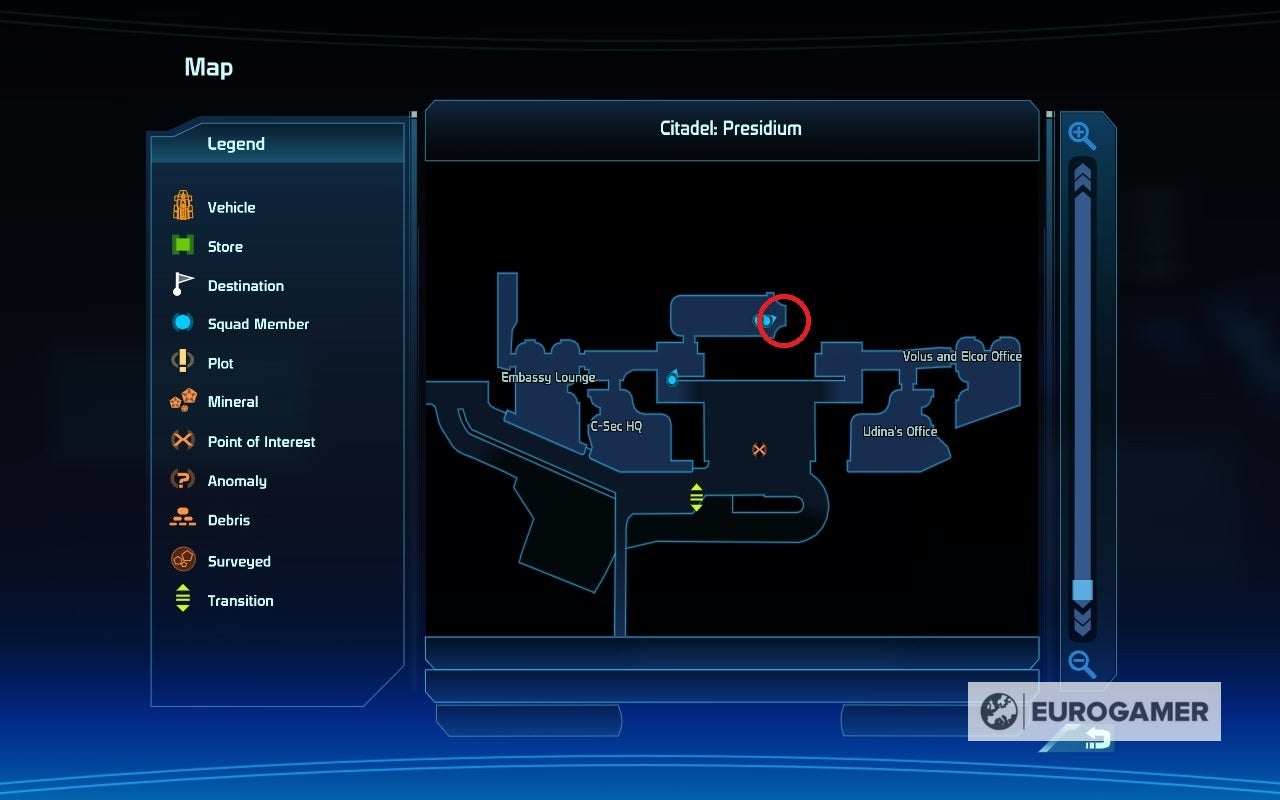The image size is (1280, 800).
Task: Click the Anomaly question mark icon
Action: coord(181,479)
